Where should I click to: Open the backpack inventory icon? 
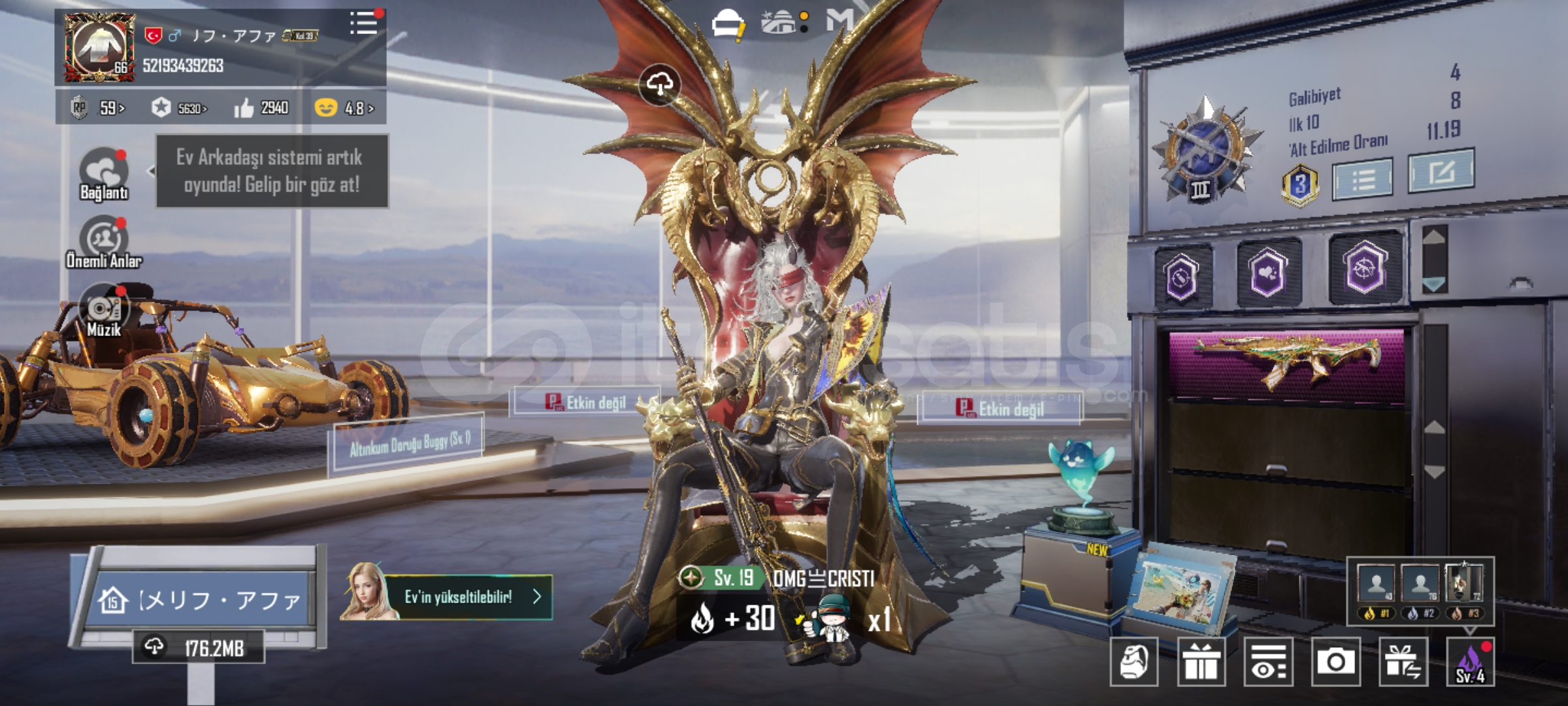[1134, 662]
